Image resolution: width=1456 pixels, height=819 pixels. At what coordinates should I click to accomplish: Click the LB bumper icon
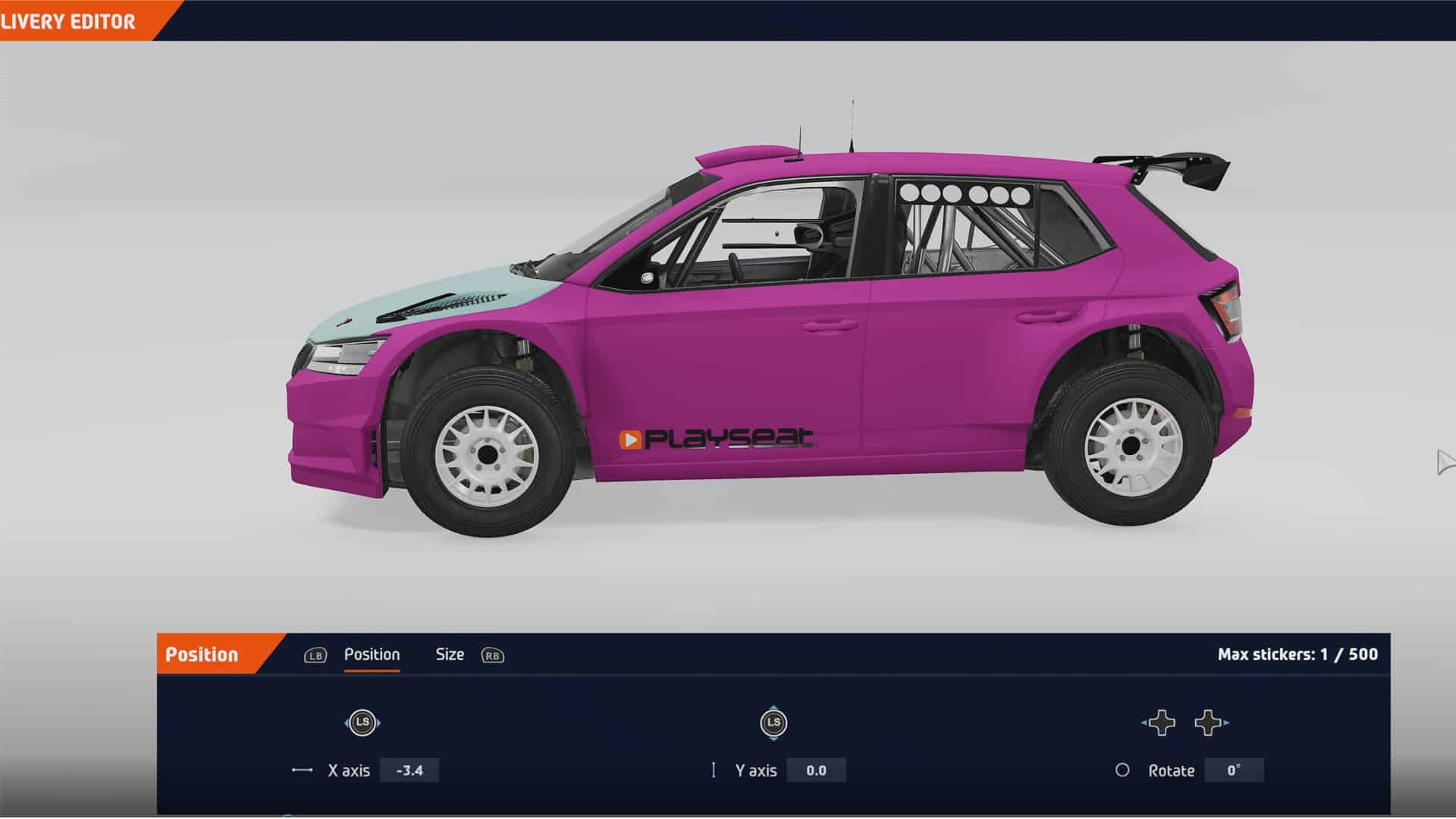point(315,655)
